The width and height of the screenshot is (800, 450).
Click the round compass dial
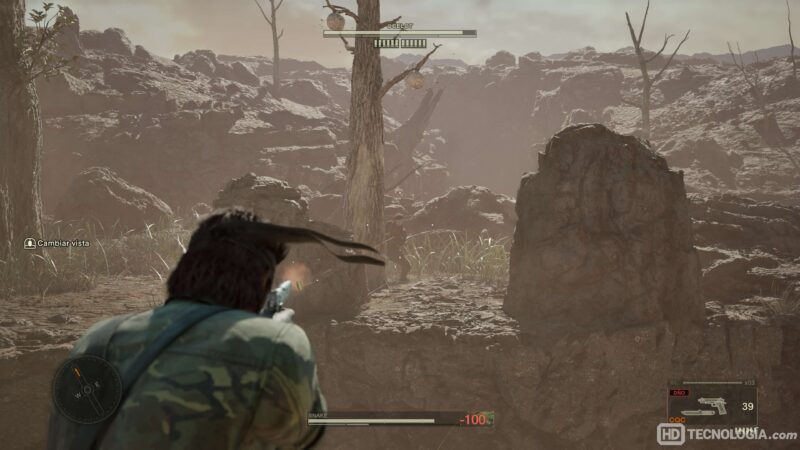coord(87,389)
